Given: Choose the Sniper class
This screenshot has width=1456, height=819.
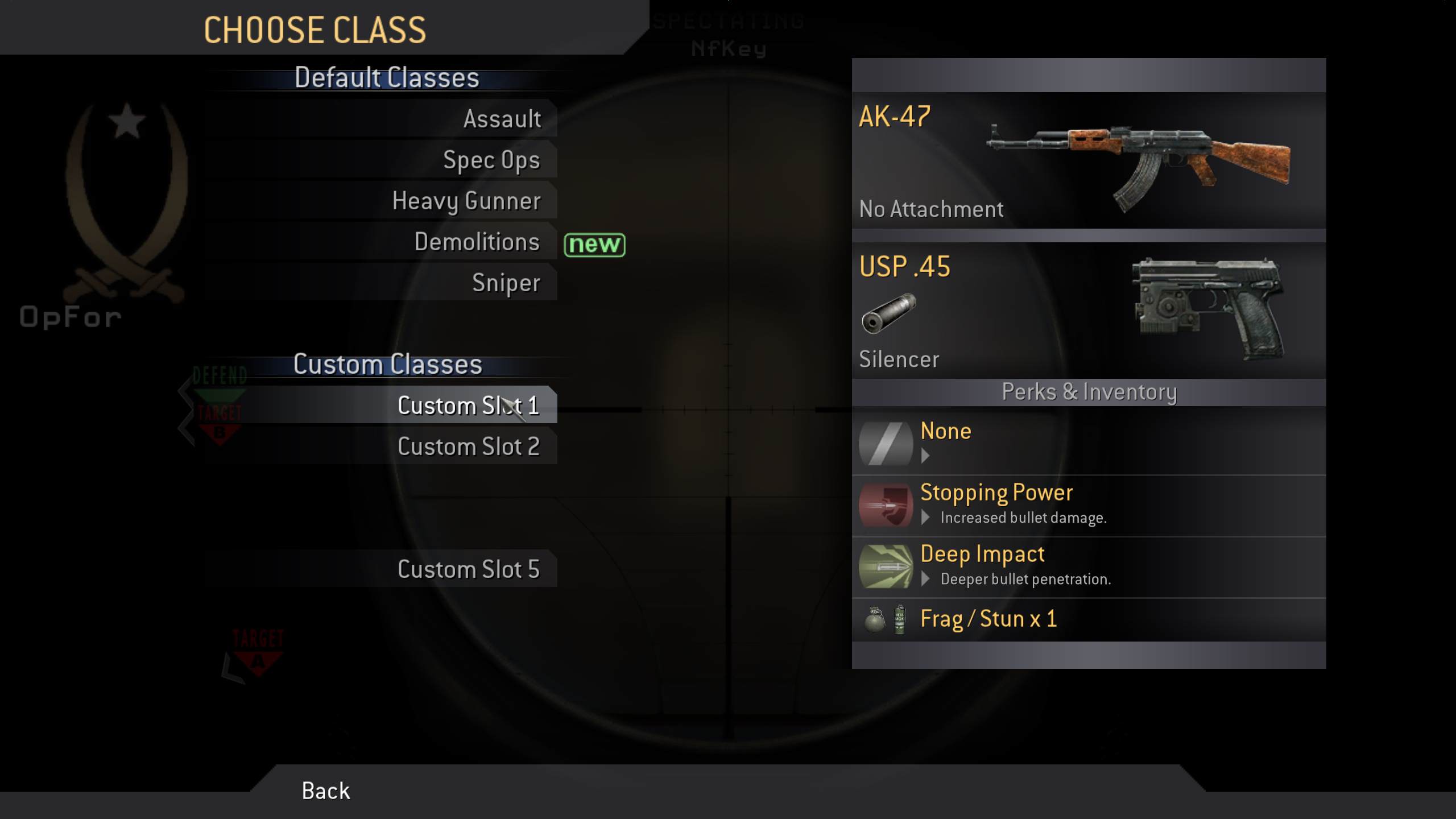Looking at the screenshot, I should (x=506, y=282).
